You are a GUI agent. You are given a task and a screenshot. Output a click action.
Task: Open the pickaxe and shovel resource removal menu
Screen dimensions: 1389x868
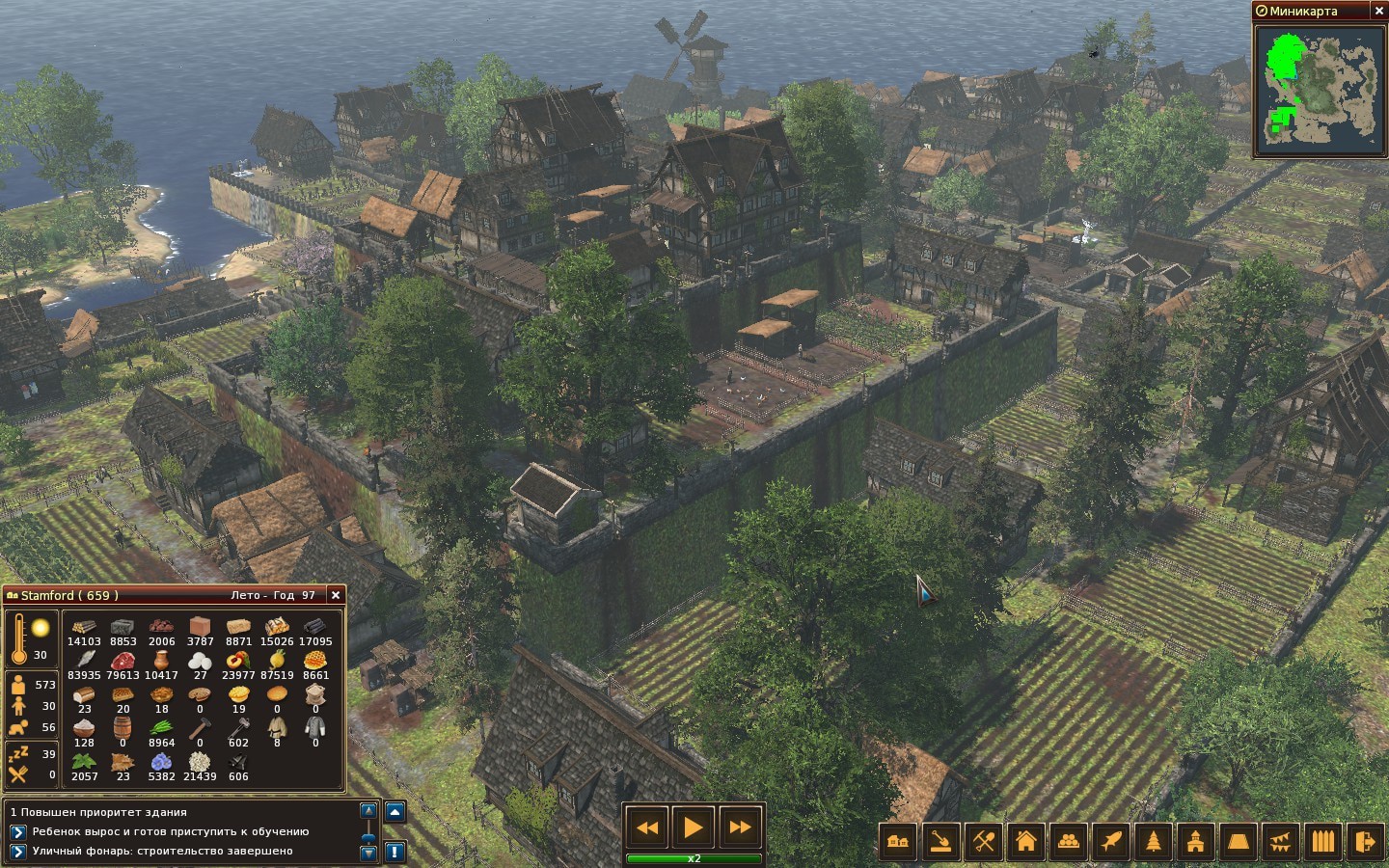pyautogui.click(x=984, y=842)
